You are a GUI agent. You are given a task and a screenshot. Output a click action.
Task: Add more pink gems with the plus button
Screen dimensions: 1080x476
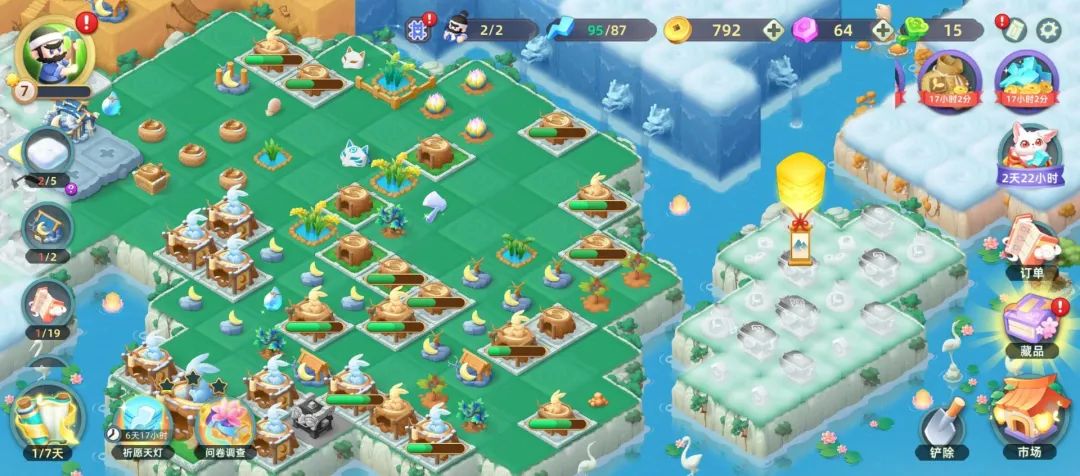881,30
